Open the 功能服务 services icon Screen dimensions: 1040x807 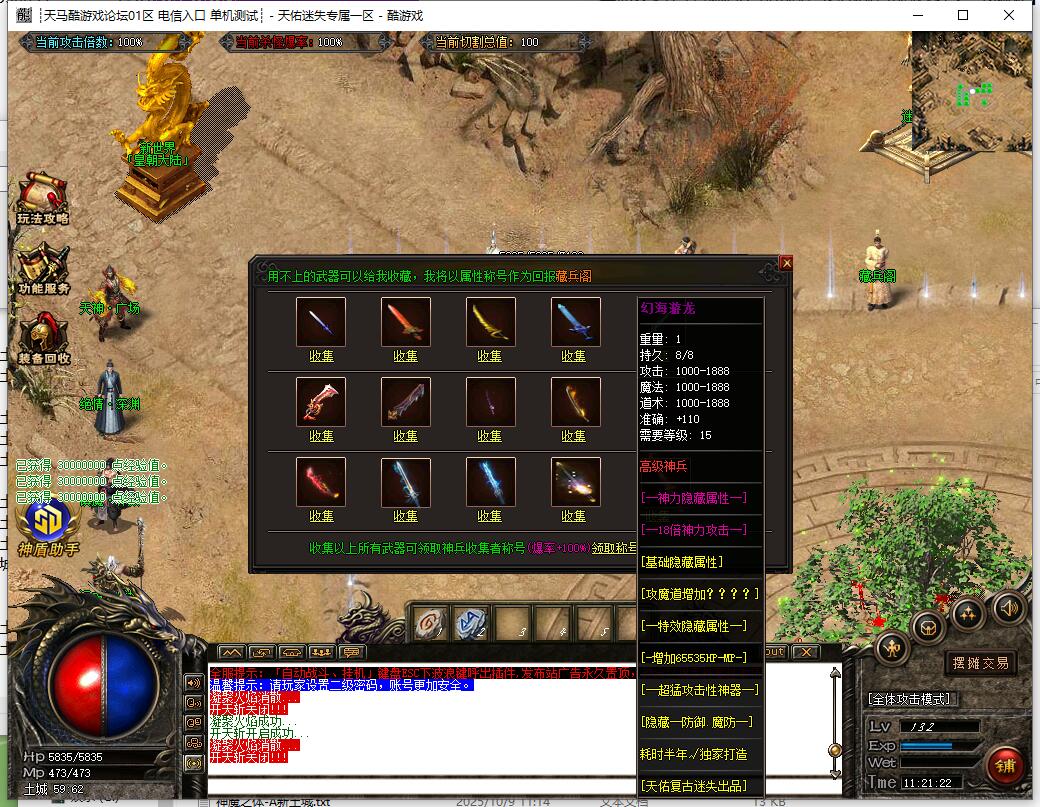coord(43,269)
